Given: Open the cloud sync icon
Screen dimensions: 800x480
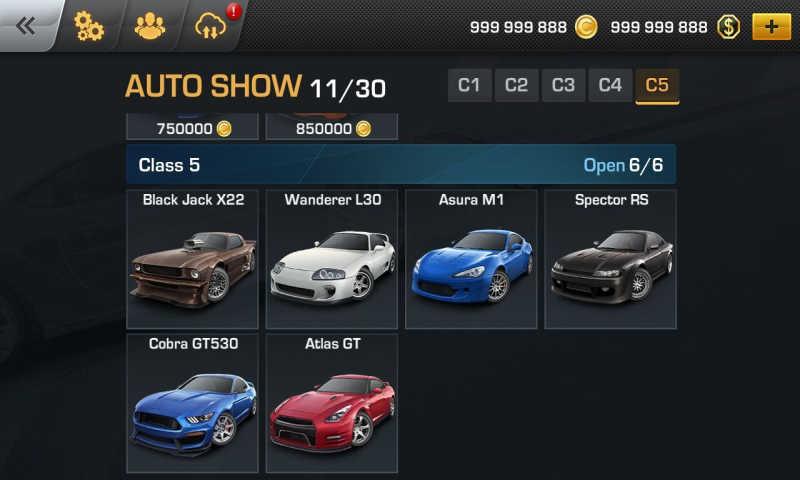Looking at the screenshot, I should click(x=212, y=27).
